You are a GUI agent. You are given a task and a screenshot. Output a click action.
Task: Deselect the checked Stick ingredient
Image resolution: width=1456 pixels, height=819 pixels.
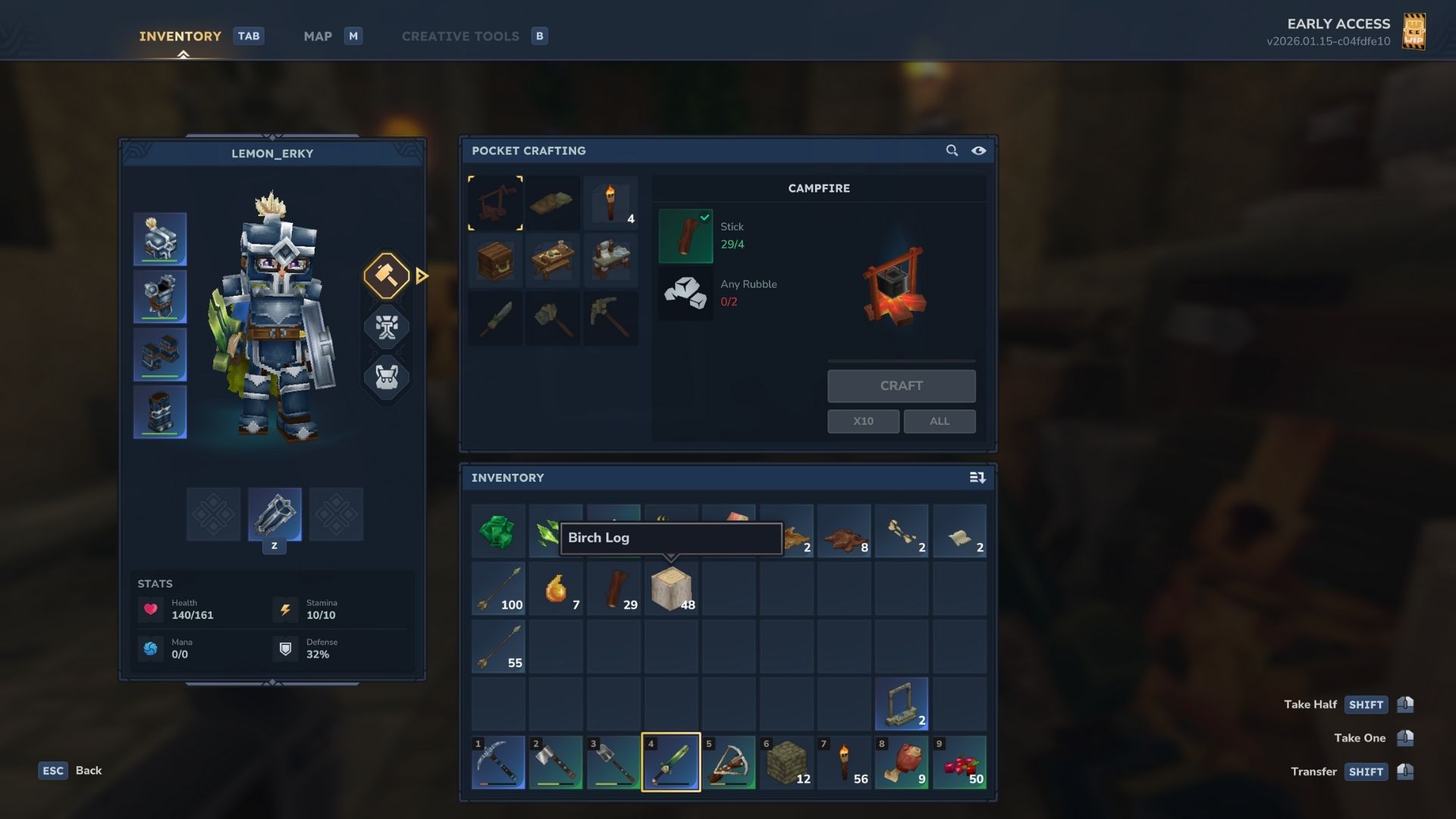(x=685, y=234)
